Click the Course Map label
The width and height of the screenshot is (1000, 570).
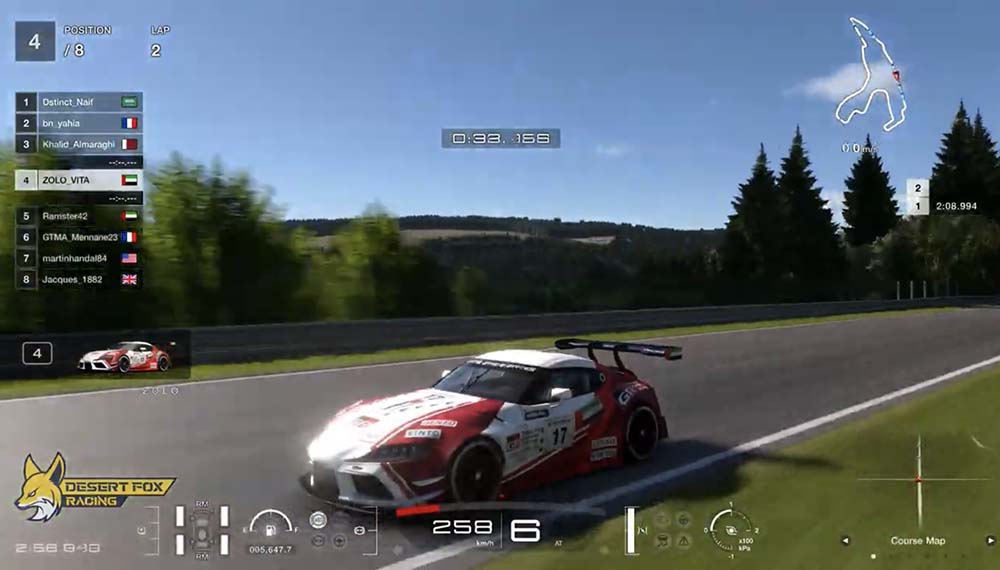918,541
